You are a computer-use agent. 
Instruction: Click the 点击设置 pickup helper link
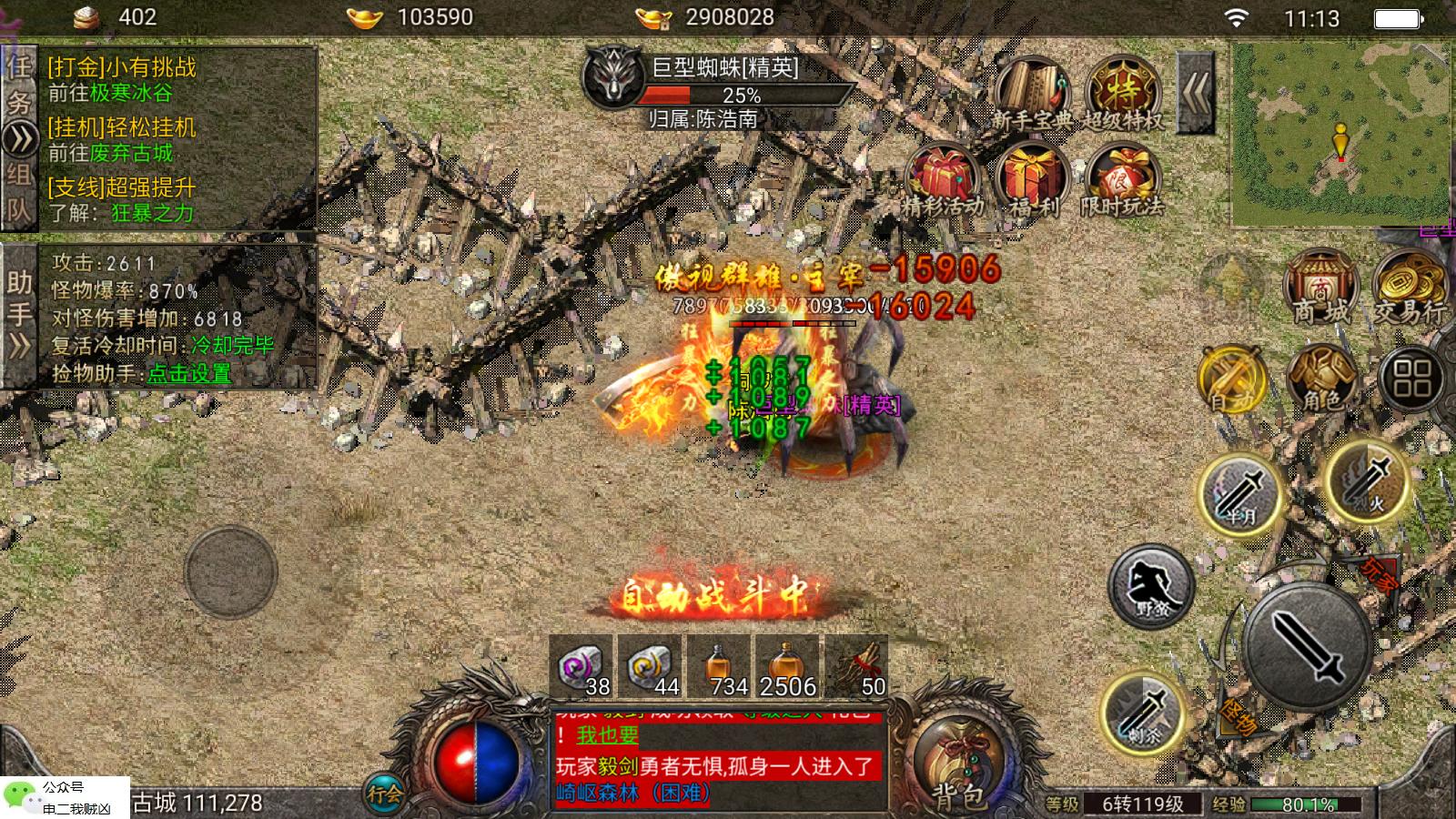189,373
